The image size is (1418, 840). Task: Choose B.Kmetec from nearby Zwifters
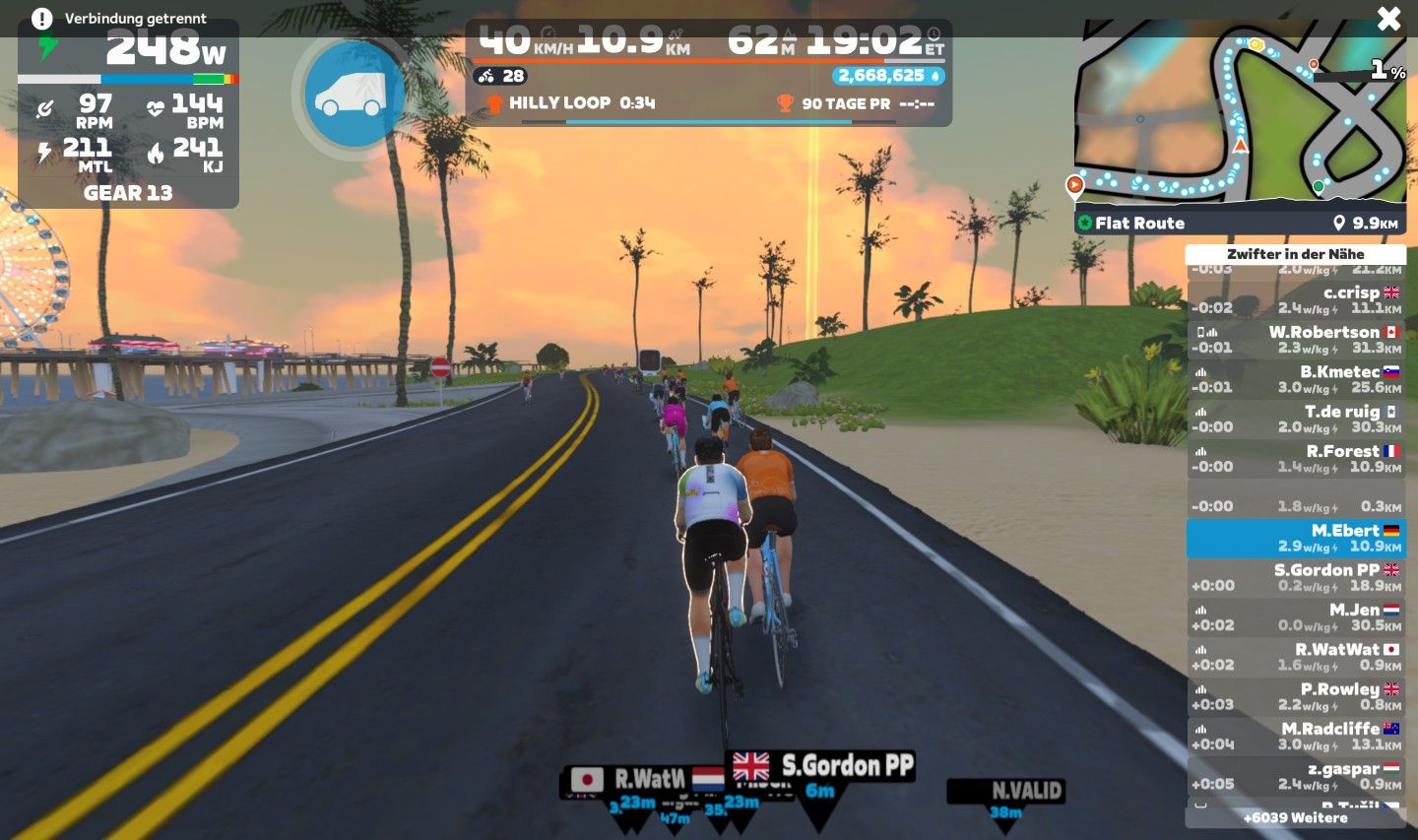click(x=1296, y=379)
